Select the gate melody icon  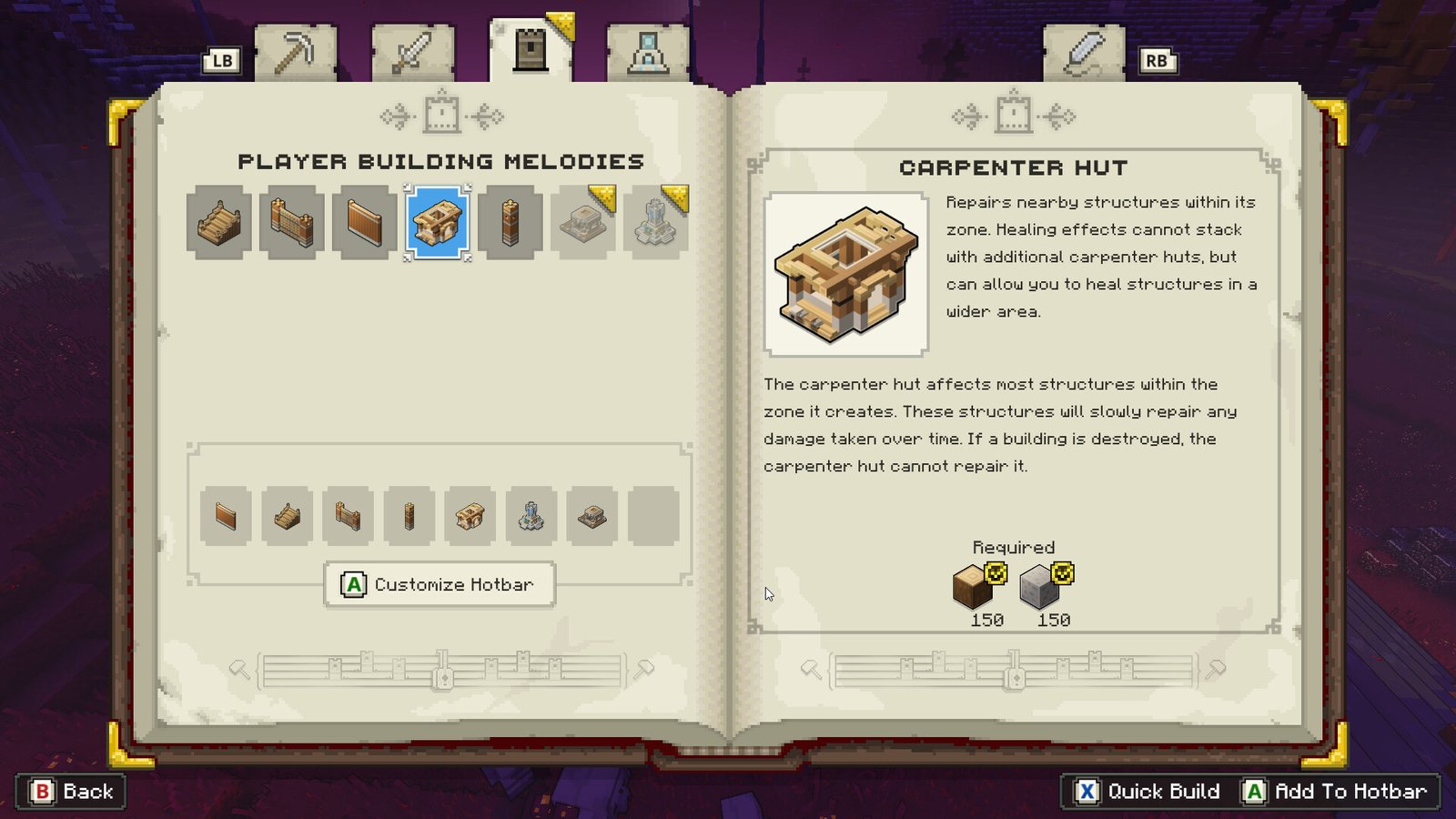tap(291, 223)
